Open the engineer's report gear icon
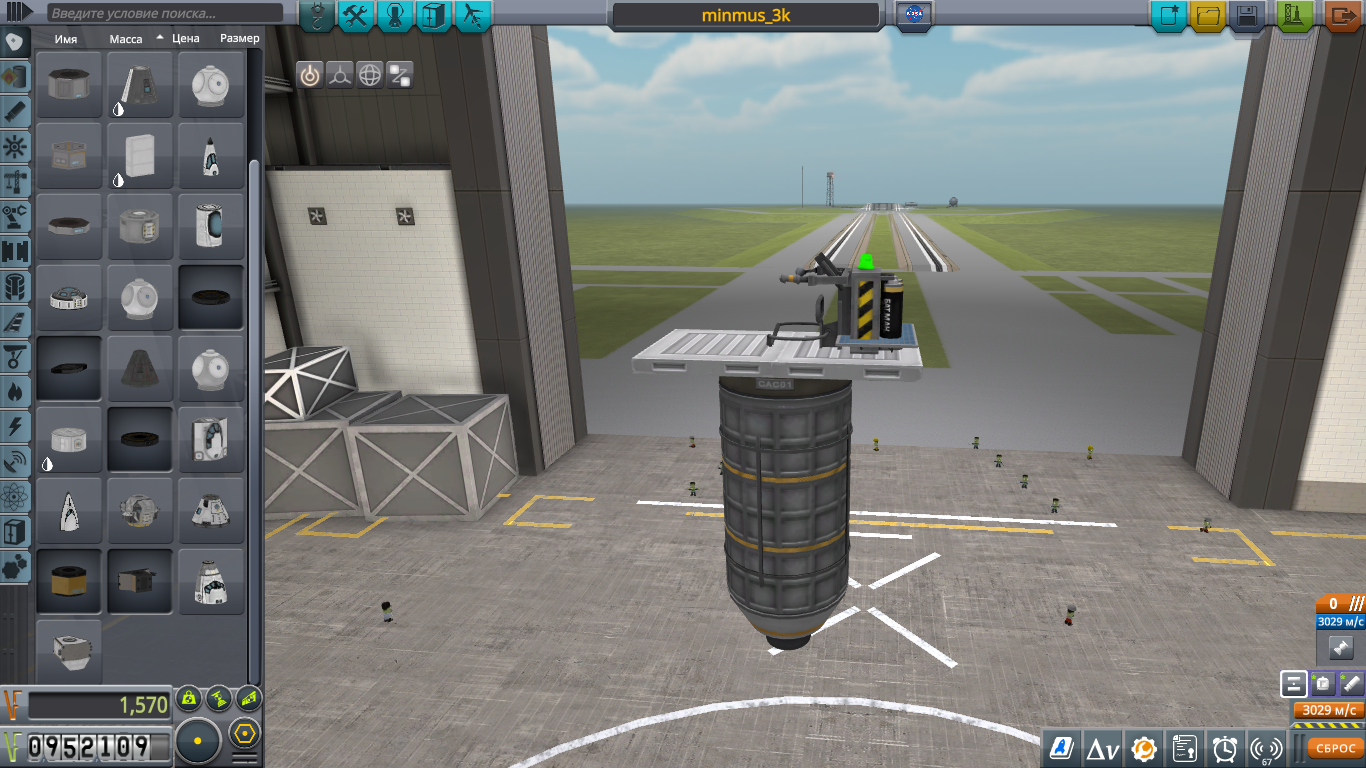The width and height of the screenshot is (1366, 768). [1143, 747]
